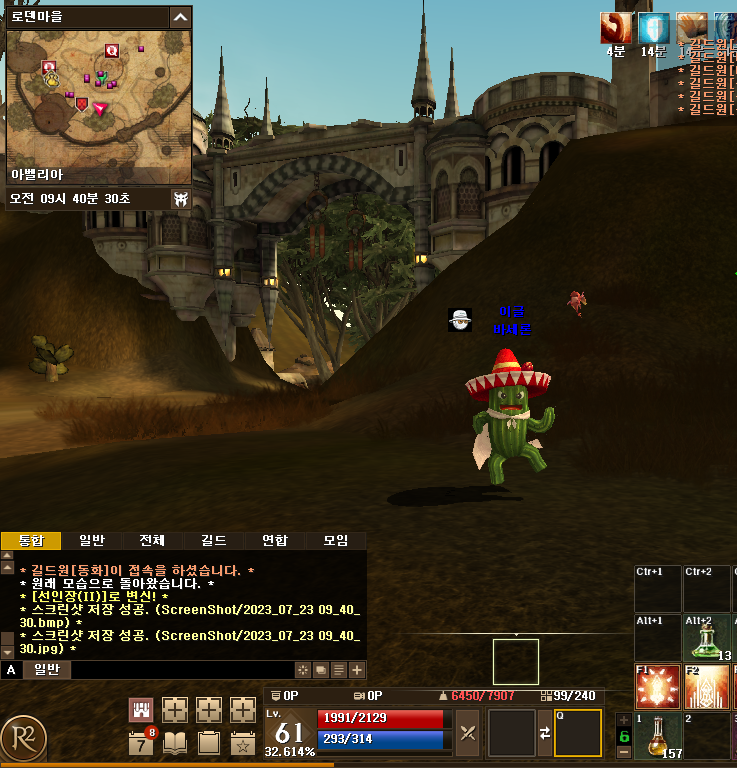
Task: Choose the 모임 chat tab
Action: [335, 541]
